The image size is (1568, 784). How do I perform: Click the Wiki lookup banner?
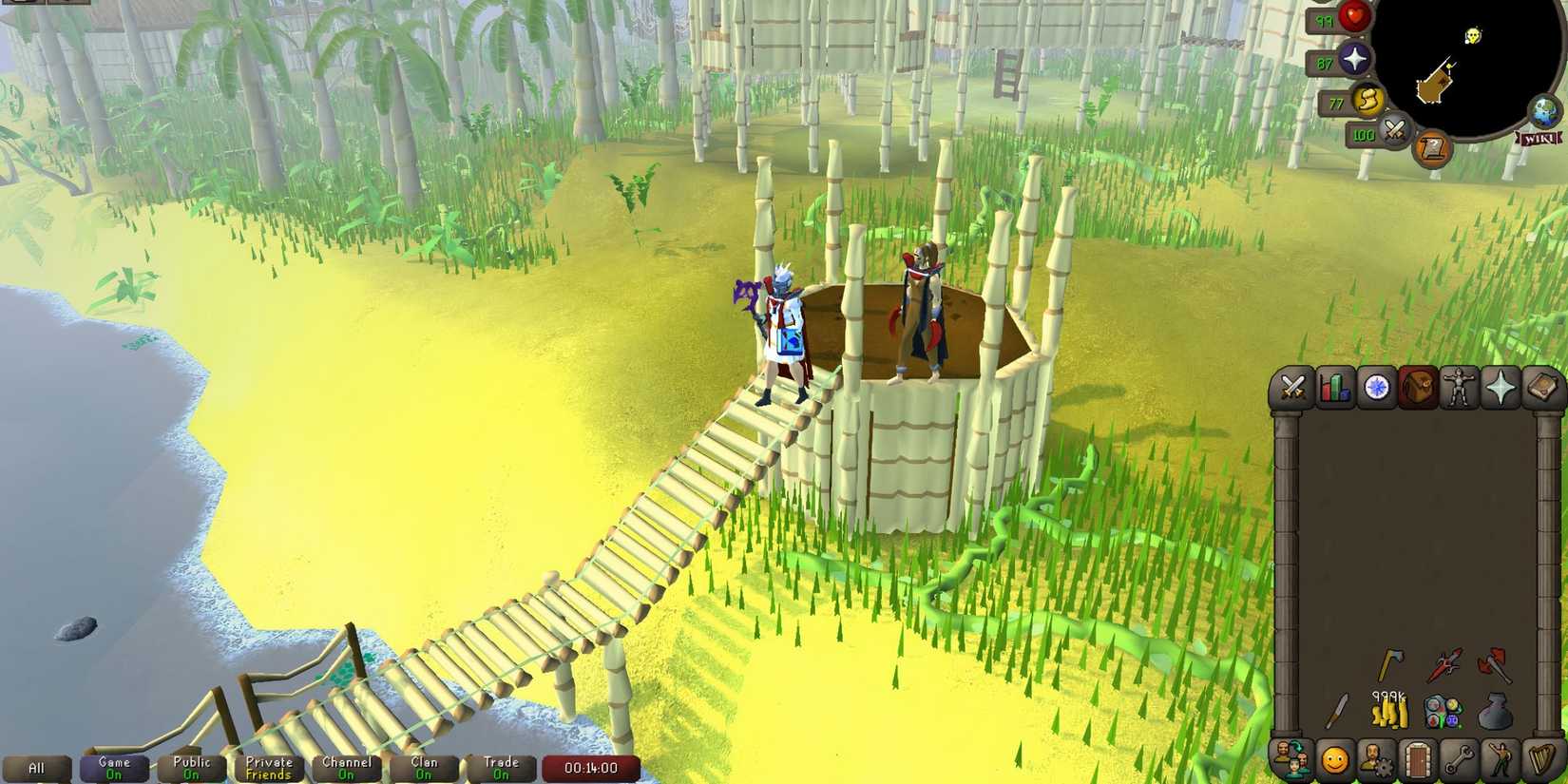tap(1539, 141)
